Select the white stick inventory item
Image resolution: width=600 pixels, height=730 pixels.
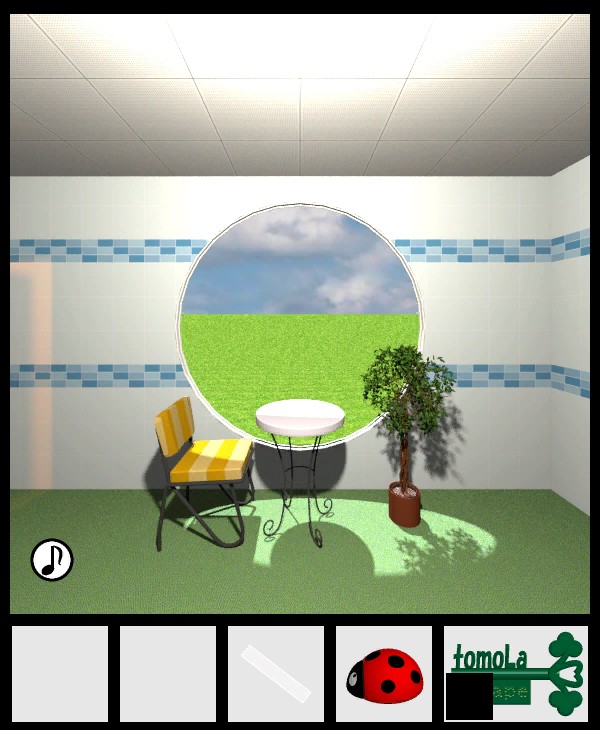(x=276, y=673)
